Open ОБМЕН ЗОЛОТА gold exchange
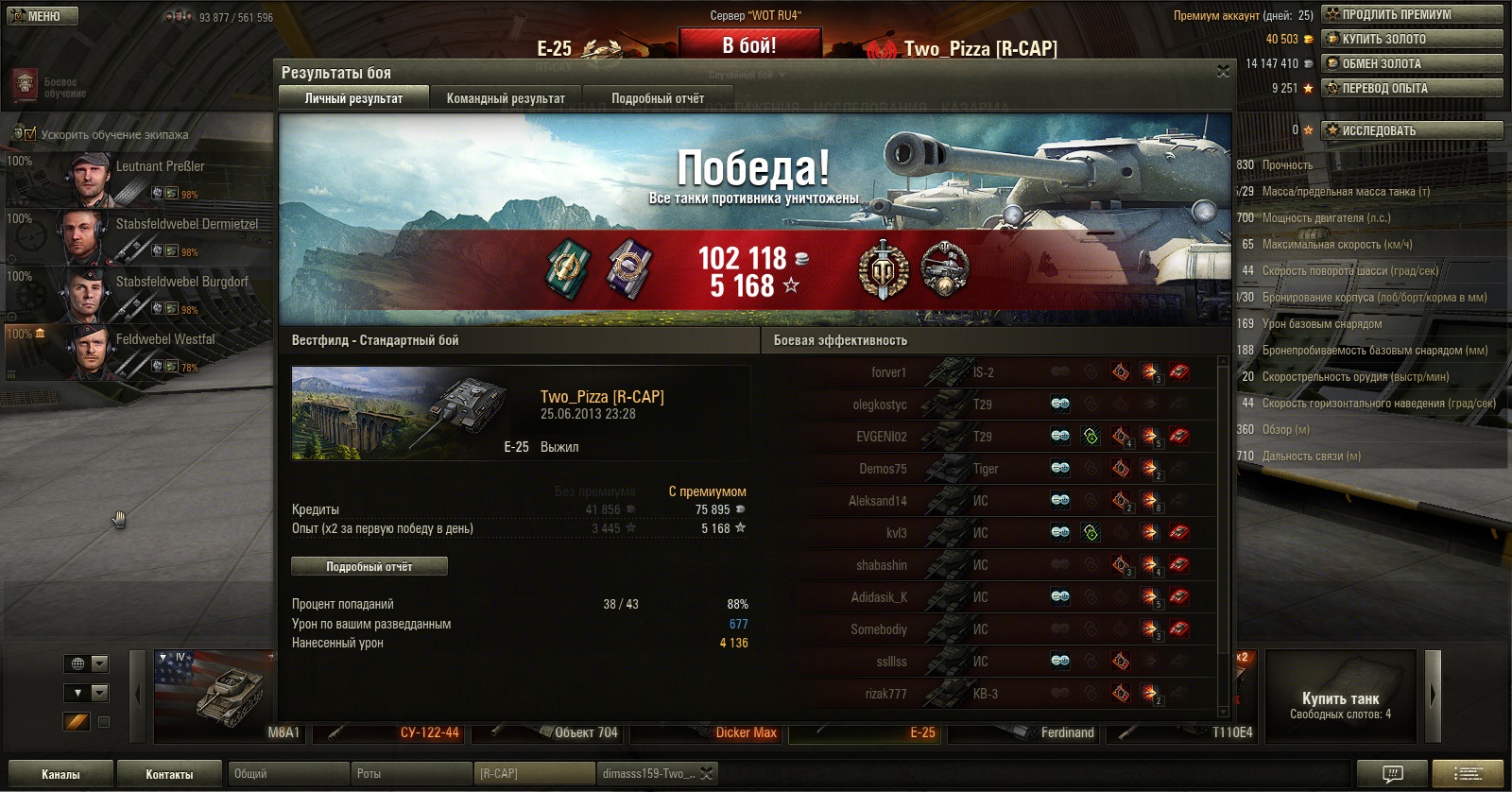 [1412, 63]
